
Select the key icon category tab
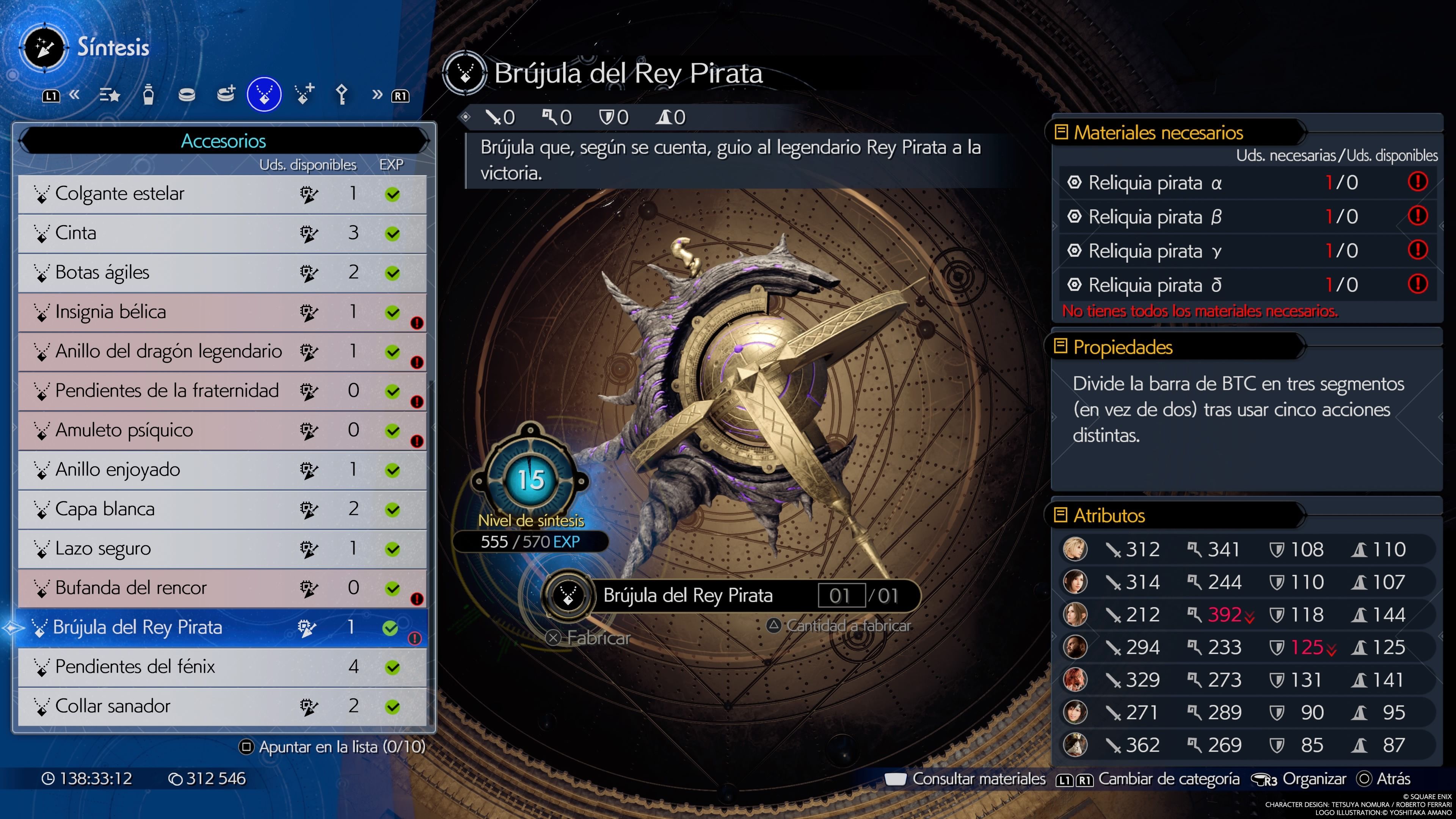point(341,94)
